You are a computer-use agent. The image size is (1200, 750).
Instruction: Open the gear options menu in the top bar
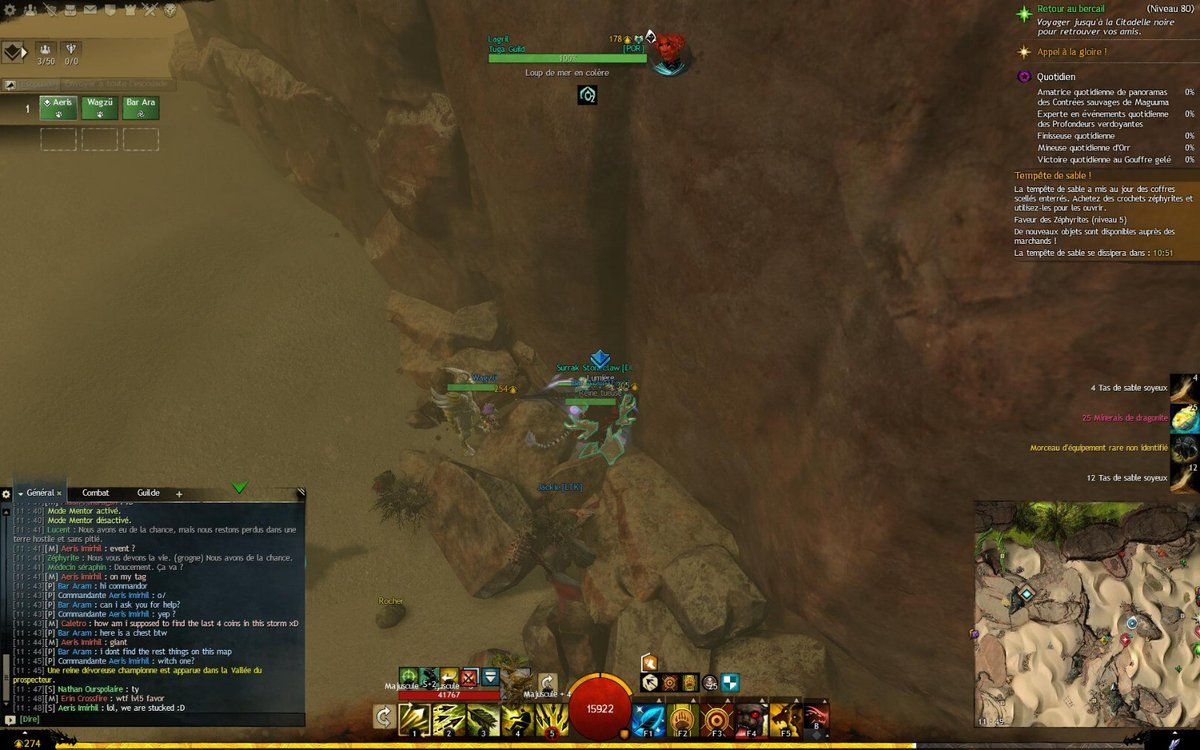coord(8,10)
